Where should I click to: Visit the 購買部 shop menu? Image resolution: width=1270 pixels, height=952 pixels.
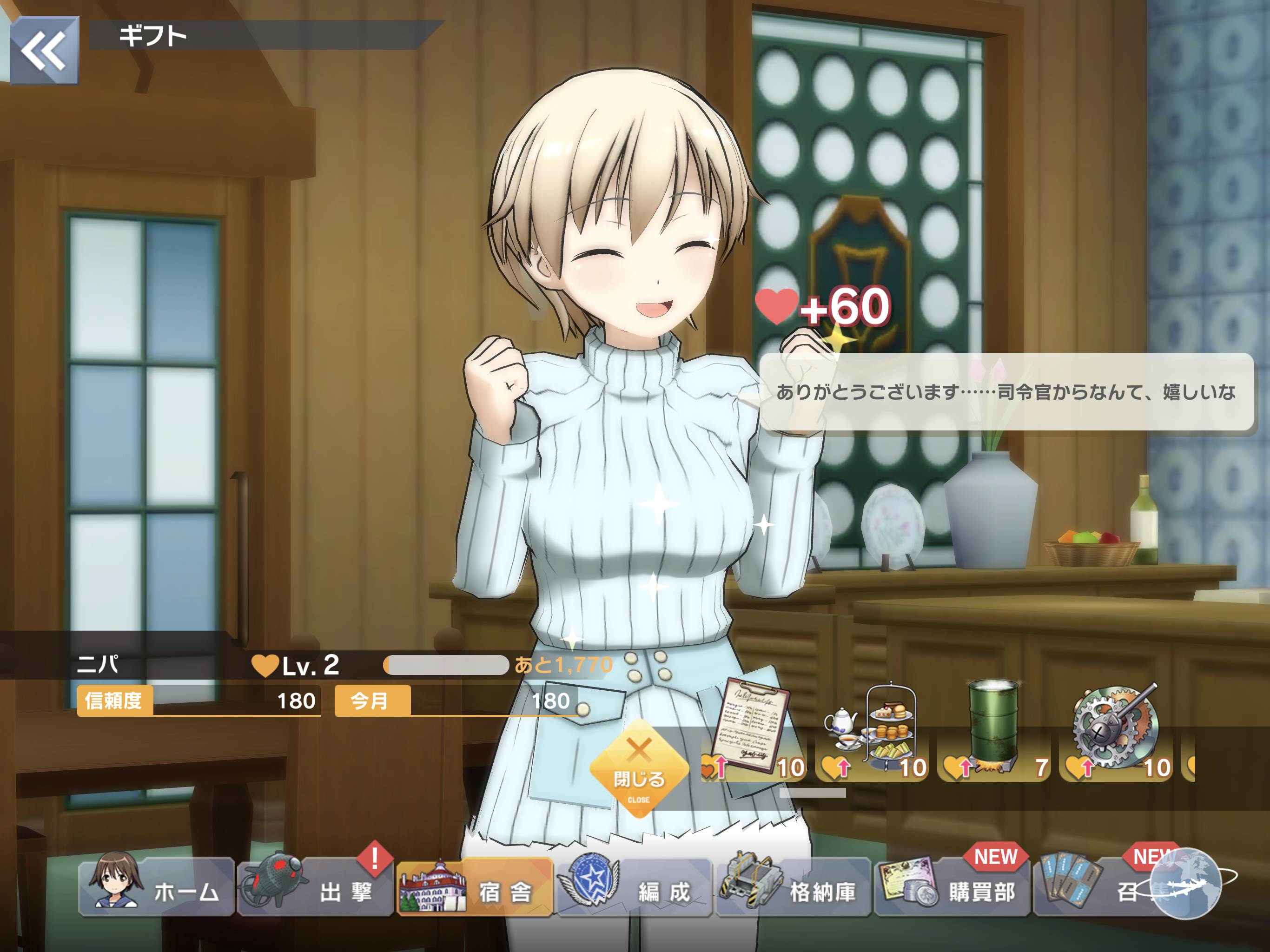click(952, 886)
